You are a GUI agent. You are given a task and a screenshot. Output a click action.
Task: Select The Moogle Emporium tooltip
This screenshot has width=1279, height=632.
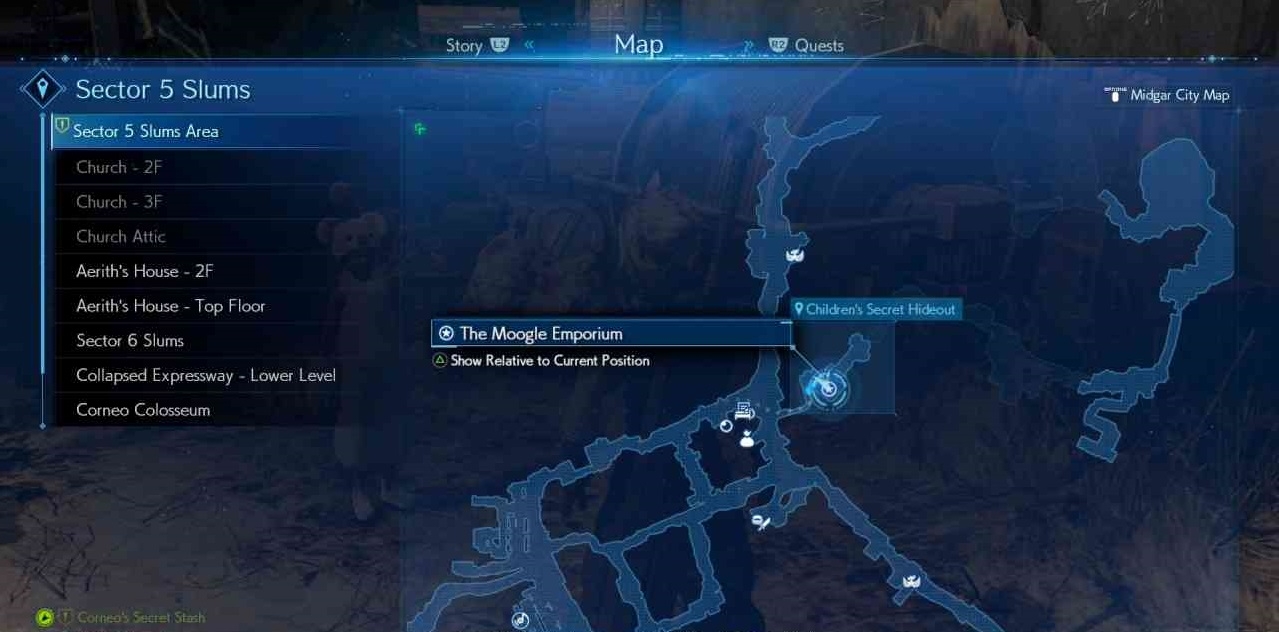pyautogui.click(x=541, y=334)
